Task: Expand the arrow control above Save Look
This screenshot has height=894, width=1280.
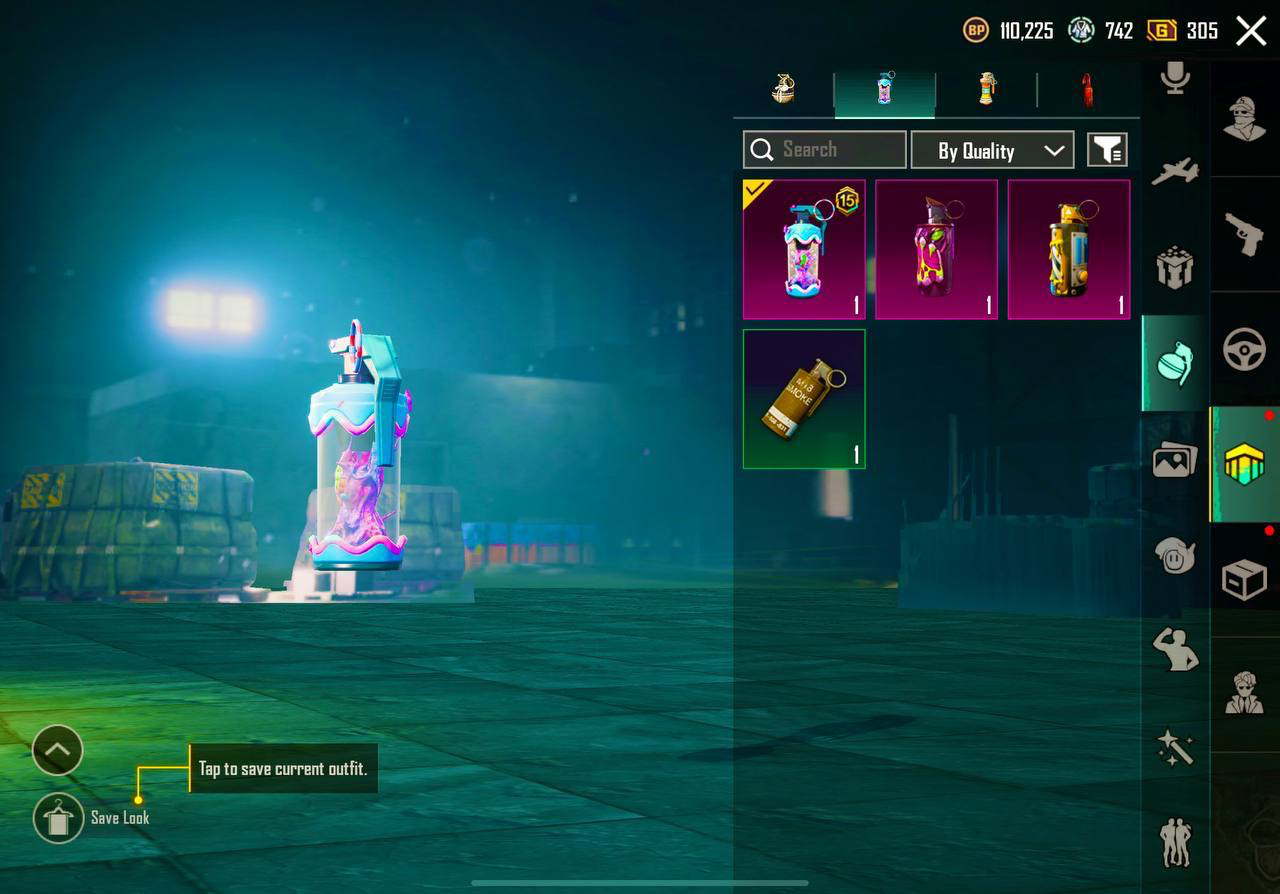Action: [57, 750]
